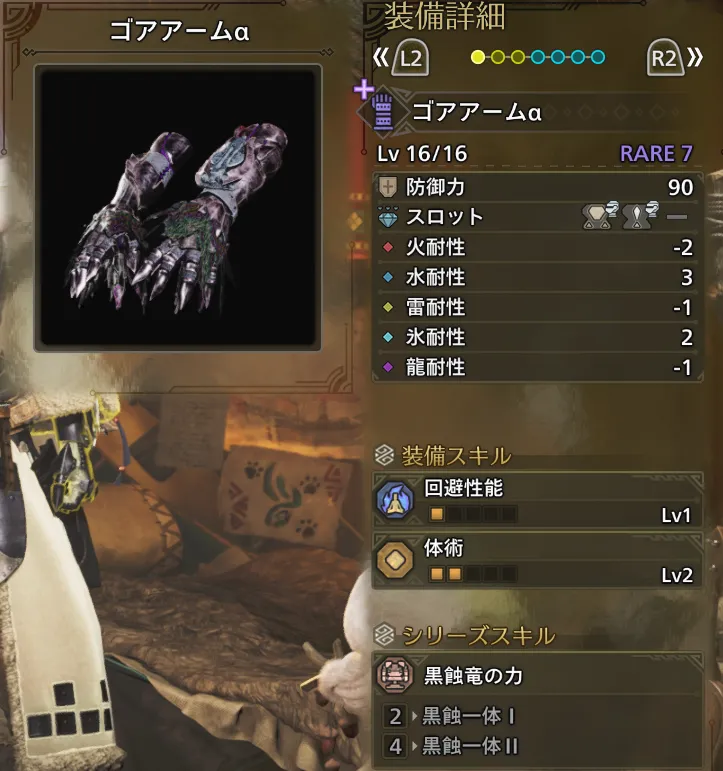Click the arm armor icon beside ゴアアームα
The width and height of the screenshot is (723, 771).
point(383,112)
